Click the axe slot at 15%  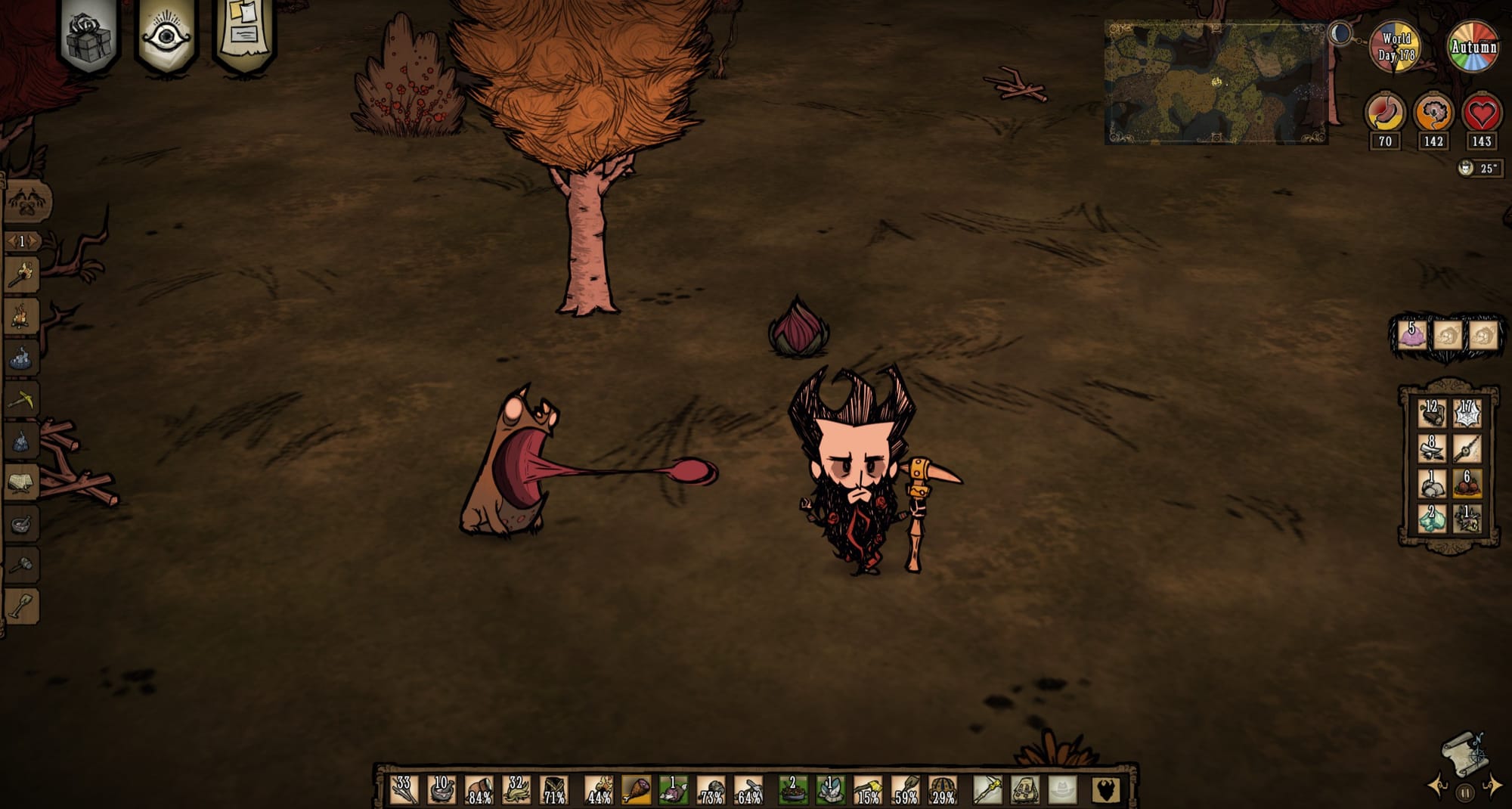(x=868, y=790)
